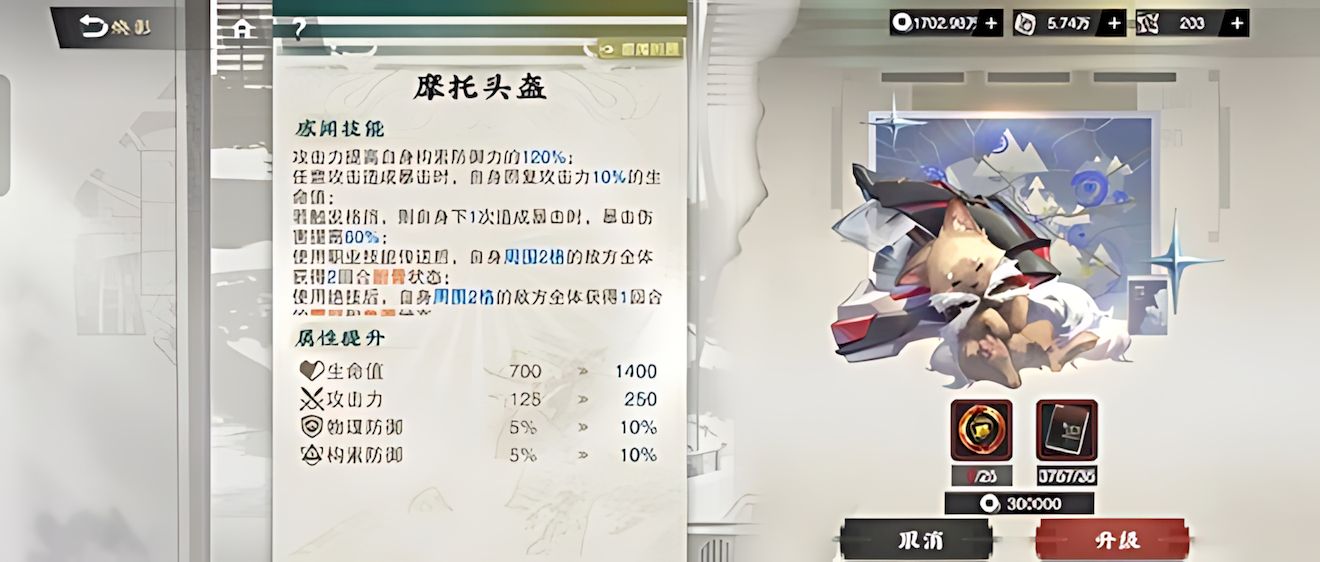Viewport: 1320px width, 562px height.
Task: Open the question mark help
Action: point(297,28)
